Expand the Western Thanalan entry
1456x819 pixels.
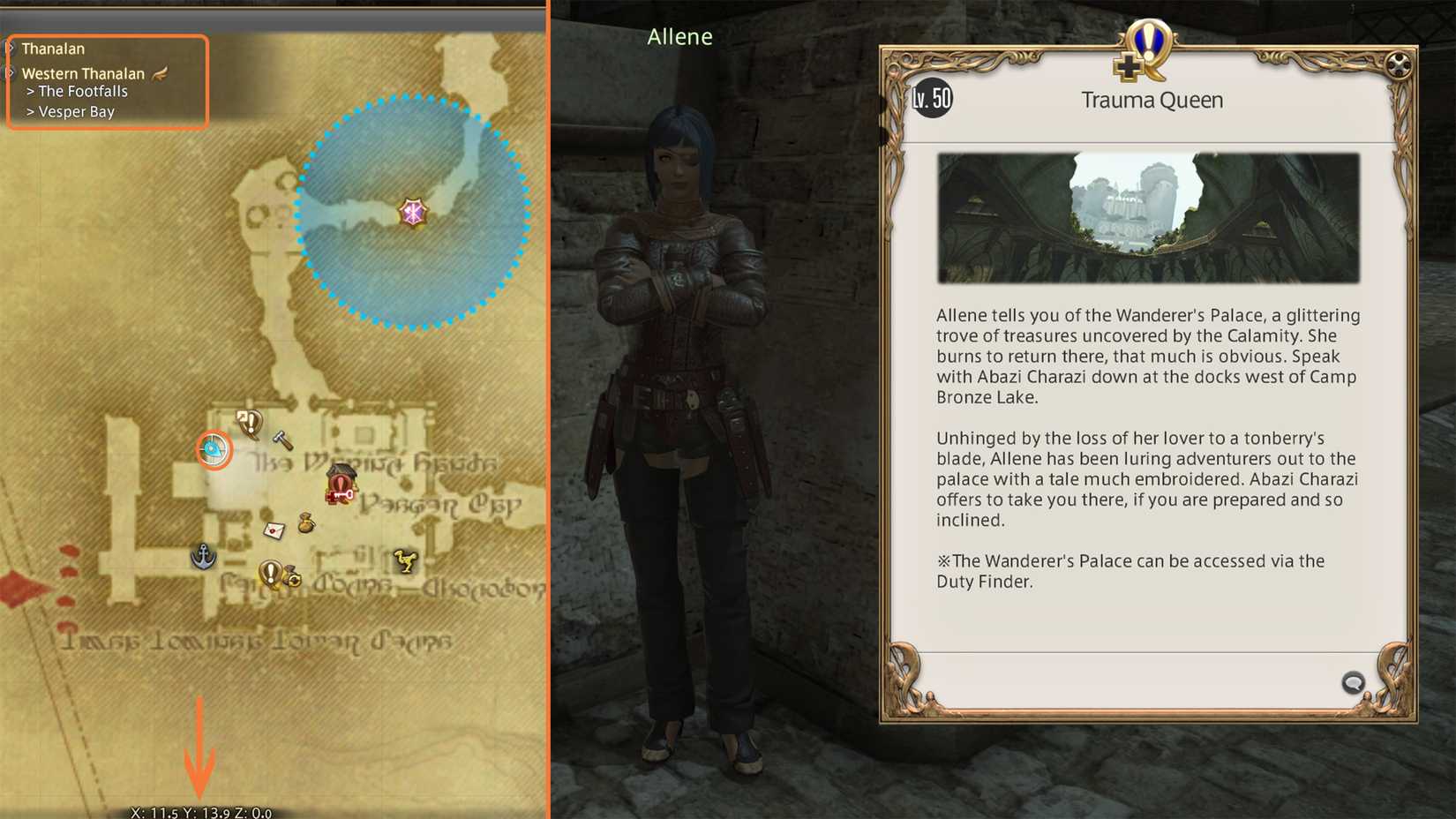(x=84, y=73)
